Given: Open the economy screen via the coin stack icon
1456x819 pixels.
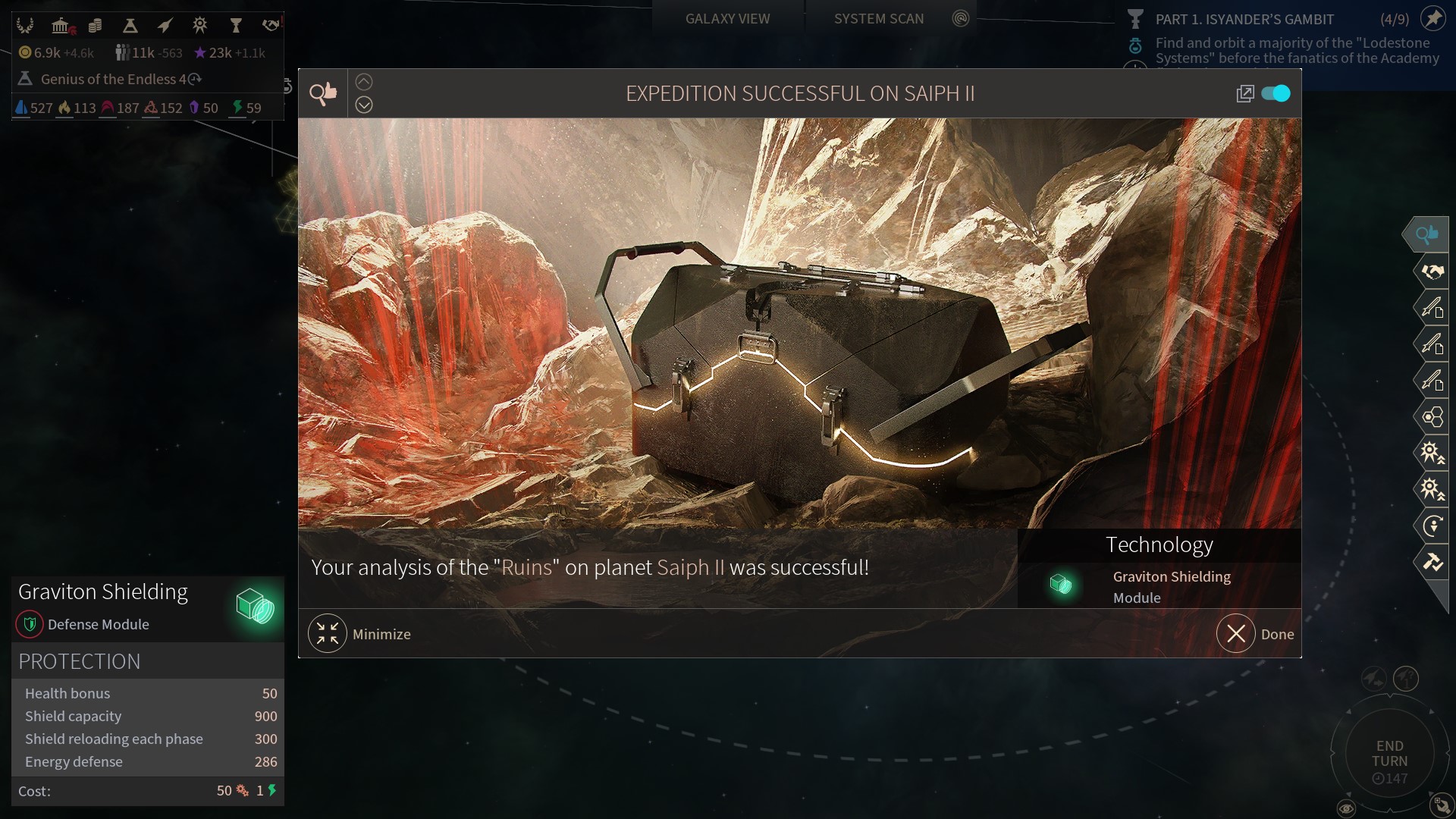Looking at the screenshot, I should 95,26.
